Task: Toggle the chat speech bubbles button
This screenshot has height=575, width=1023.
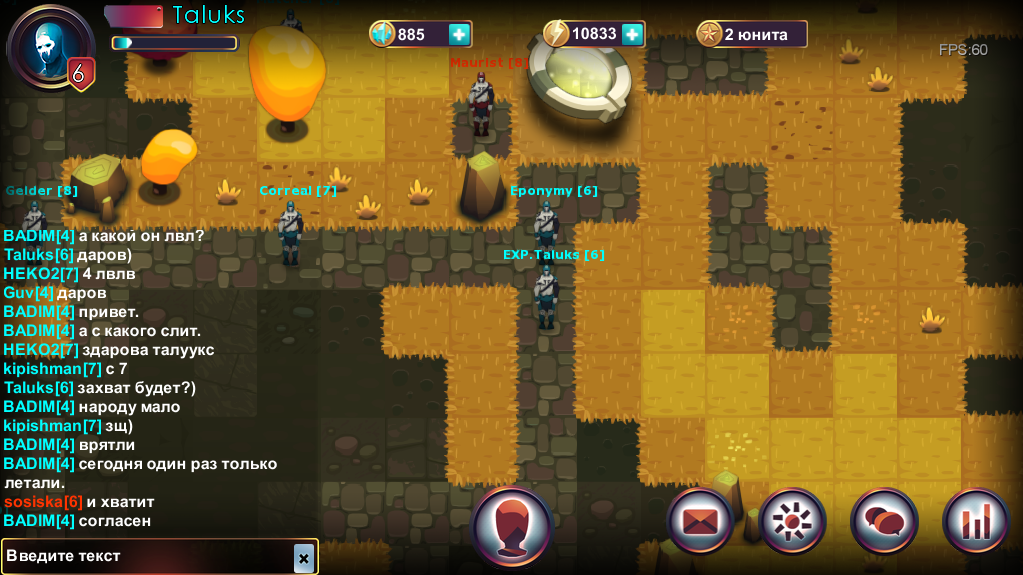Action: 884,522
